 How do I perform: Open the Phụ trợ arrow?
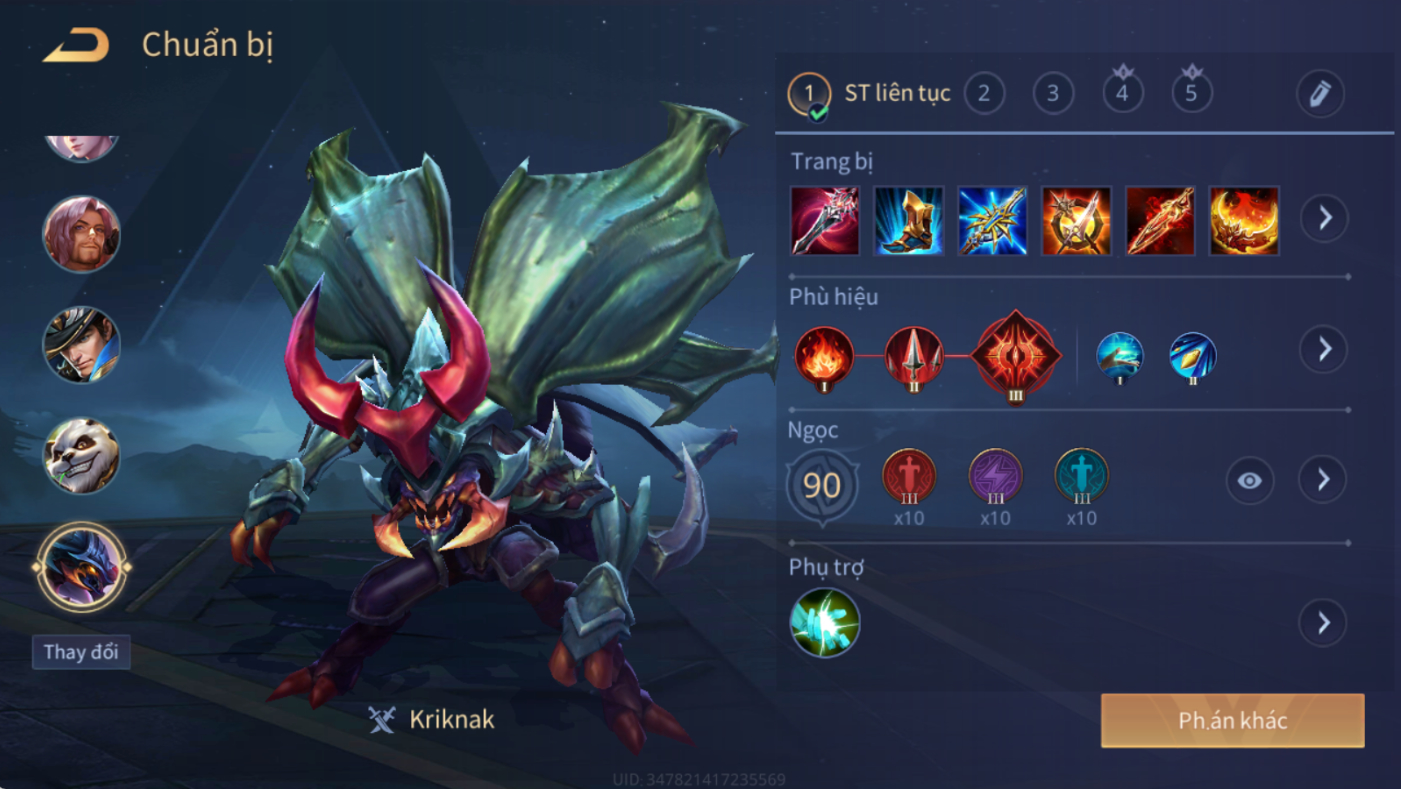click(1323, 623)
